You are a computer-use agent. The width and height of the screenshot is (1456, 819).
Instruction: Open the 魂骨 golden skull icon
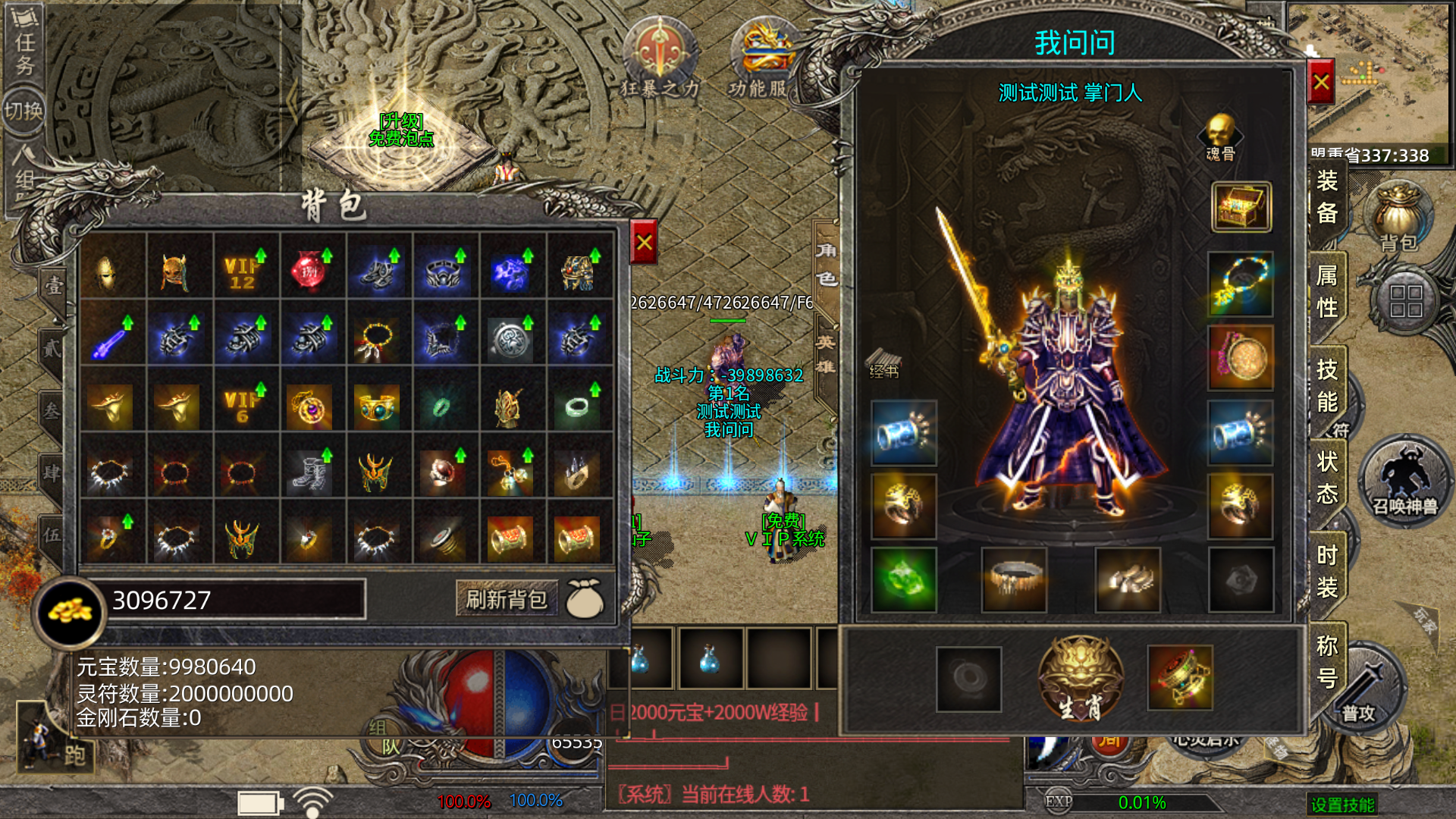tap(1220, 136)
